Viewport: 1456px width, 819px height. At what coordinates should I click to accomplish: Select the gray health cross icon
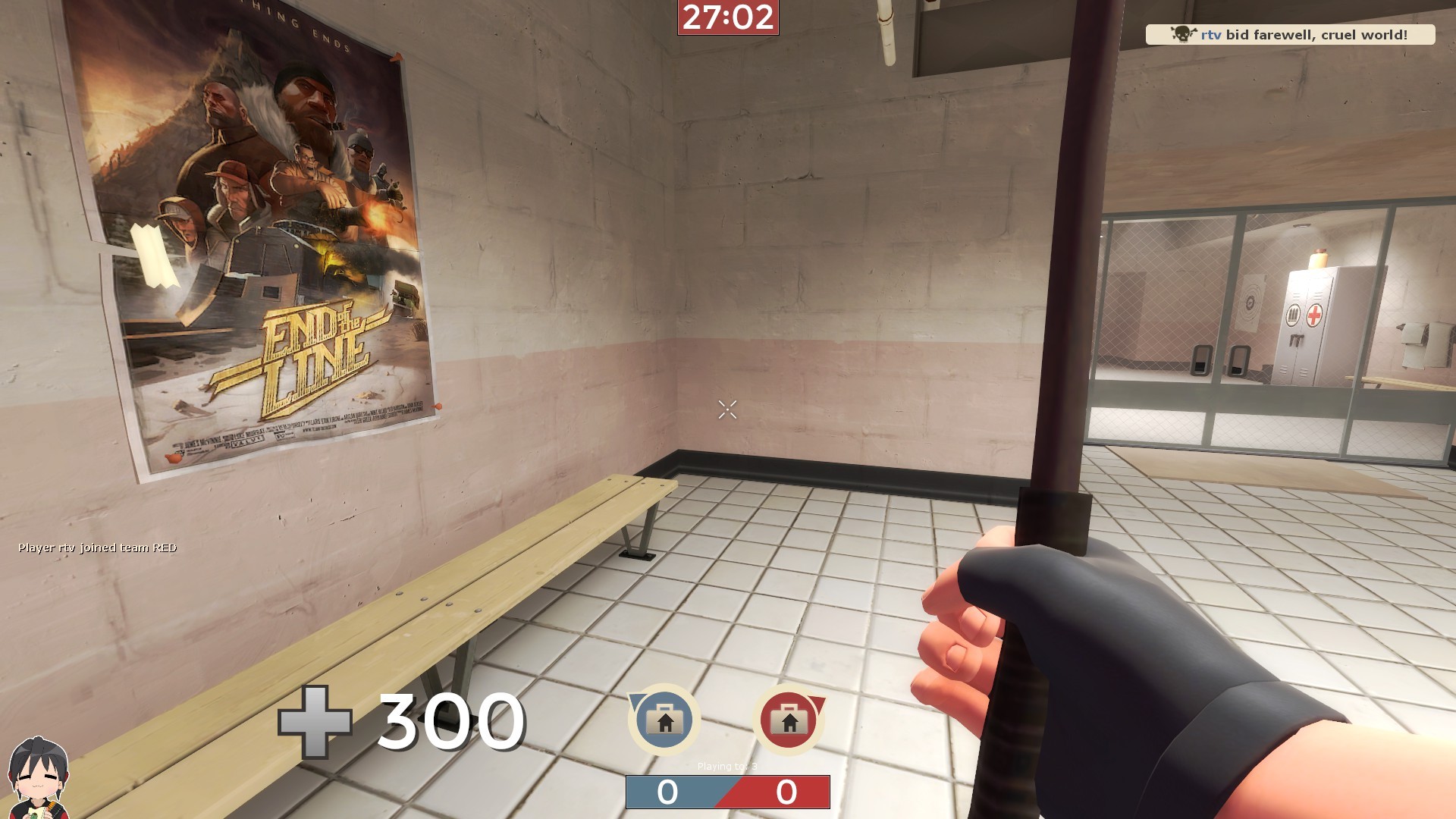coord(313,722)
